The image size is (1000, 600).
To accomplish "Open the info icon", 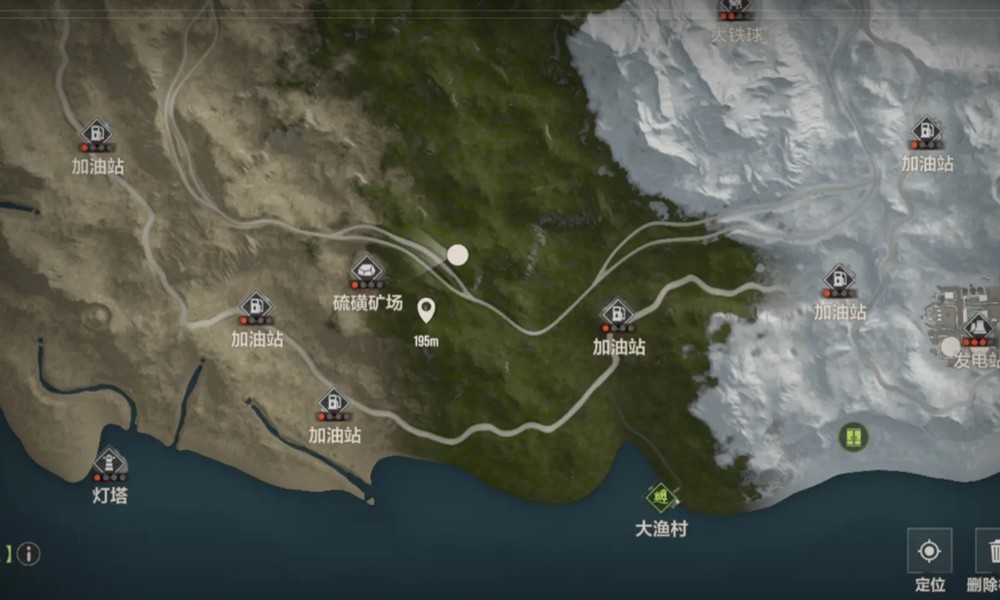I will click(28, 553).
